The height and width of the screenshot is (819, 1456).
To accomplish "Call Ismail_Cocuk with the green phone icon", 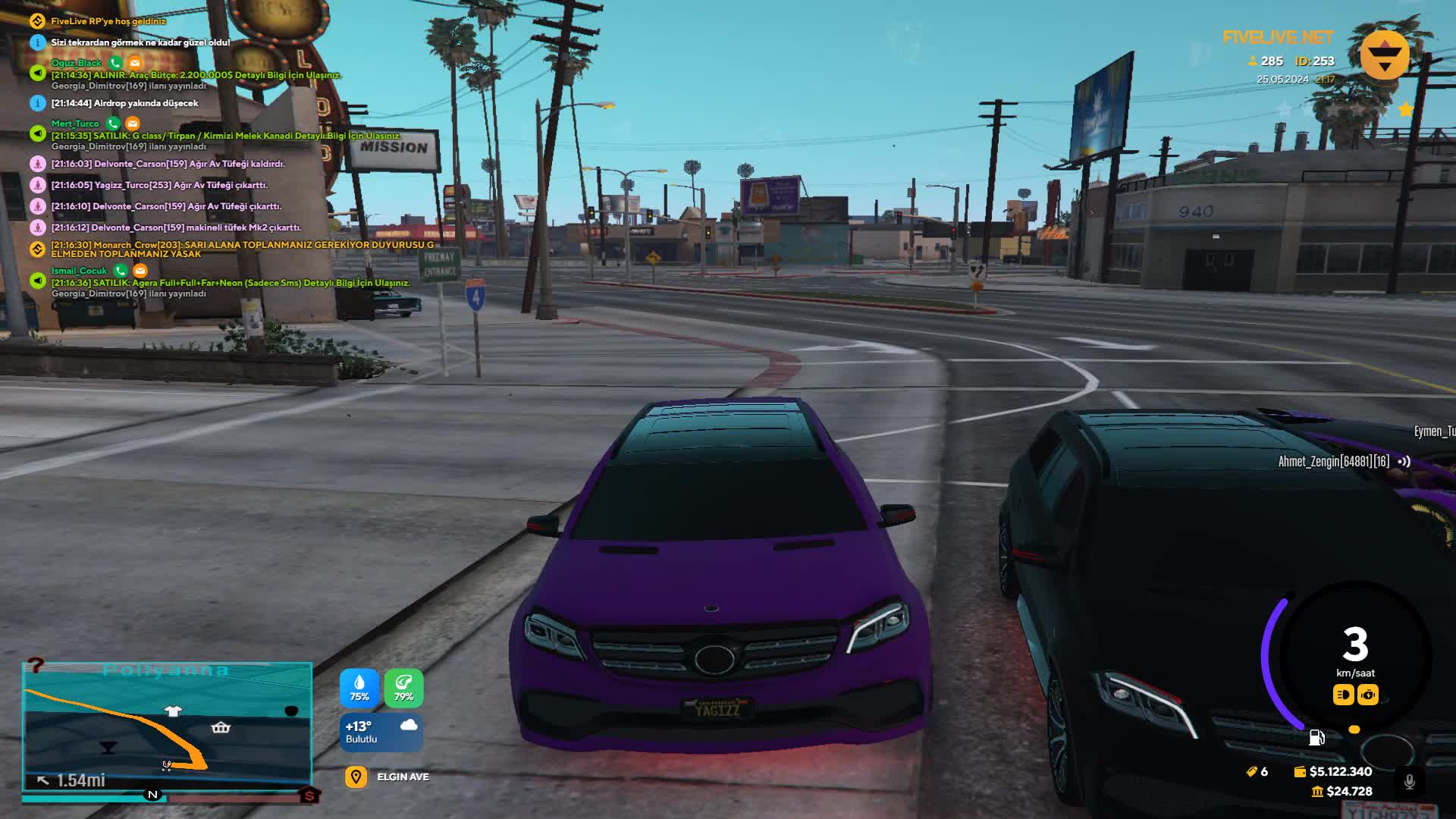I will pyautogui.click(x=120, y=270).
